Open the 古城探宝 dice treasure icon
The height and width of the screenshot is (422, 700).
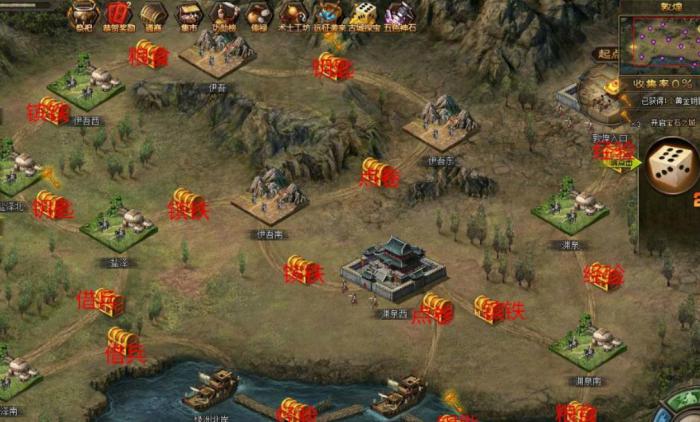tap(363, 13)
